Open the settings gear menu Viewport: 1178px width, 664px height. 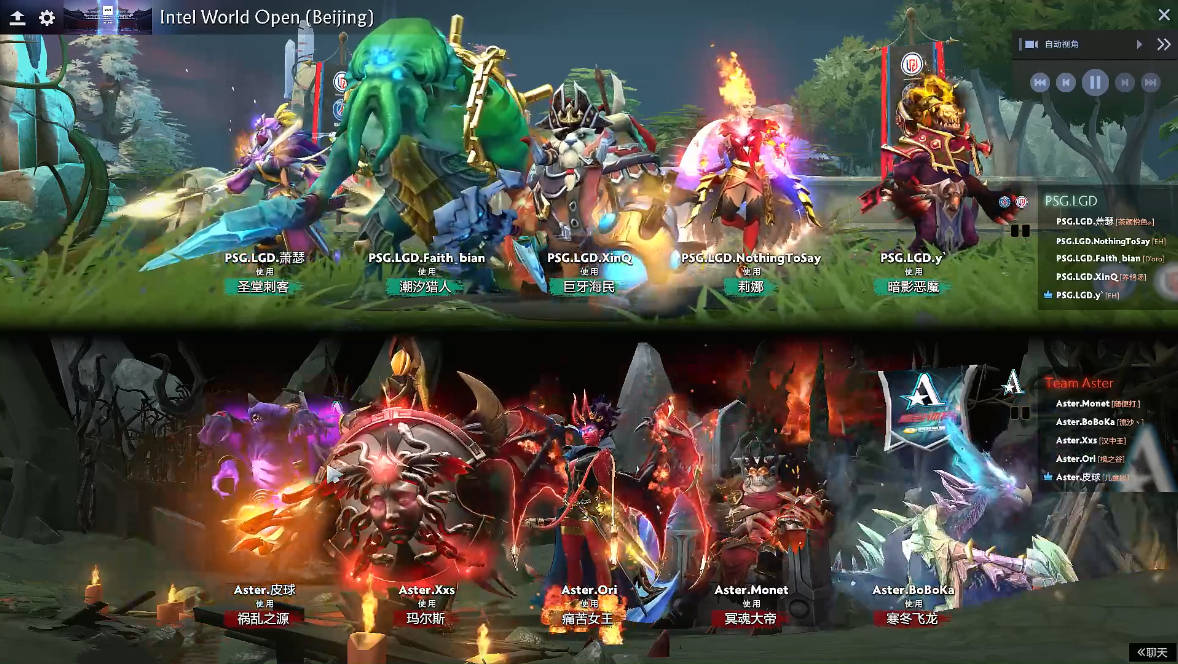(x=47, y=18)
